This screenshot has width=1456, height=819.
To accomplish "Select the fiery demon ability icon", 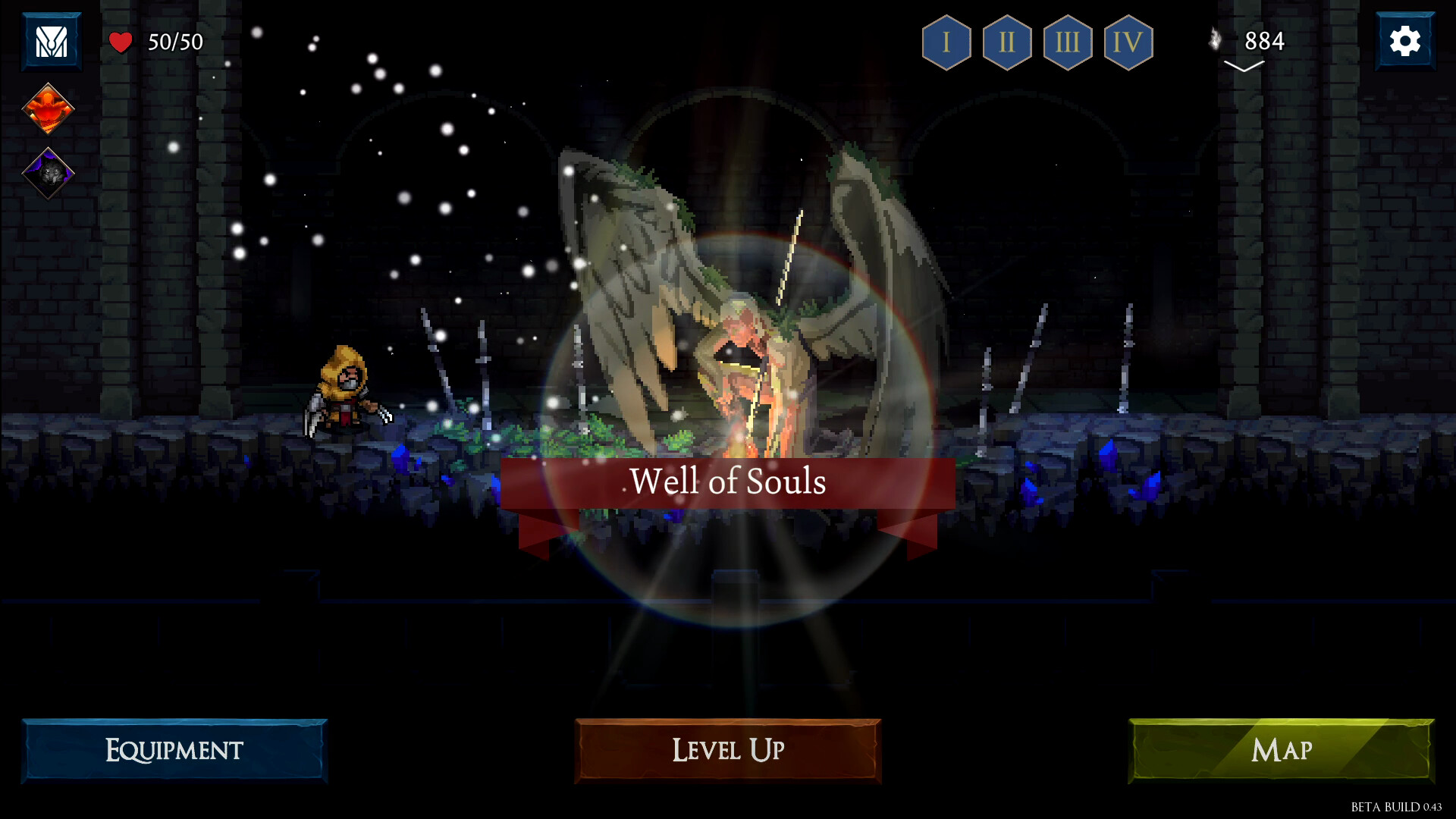I will click(x=49, y=108).
